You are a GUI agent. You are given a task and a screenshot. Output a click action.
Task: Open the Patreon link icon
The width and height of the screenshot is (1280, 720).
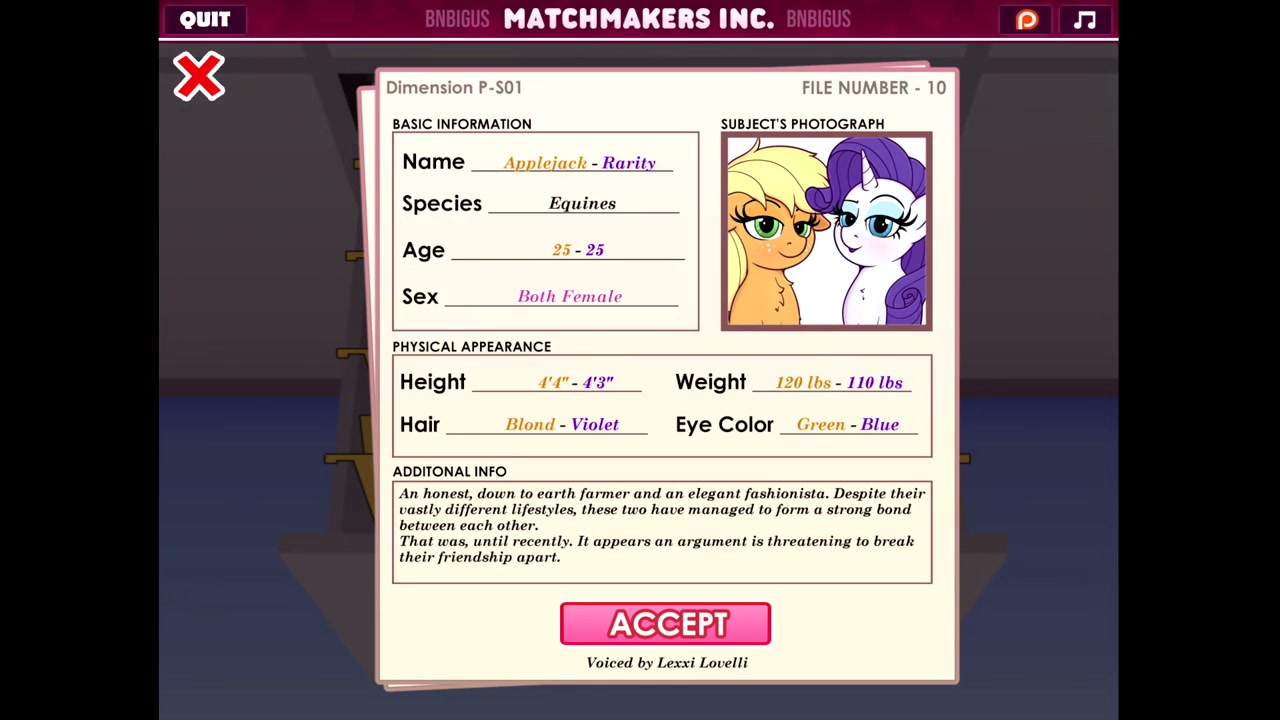[x=1027, y=20]
